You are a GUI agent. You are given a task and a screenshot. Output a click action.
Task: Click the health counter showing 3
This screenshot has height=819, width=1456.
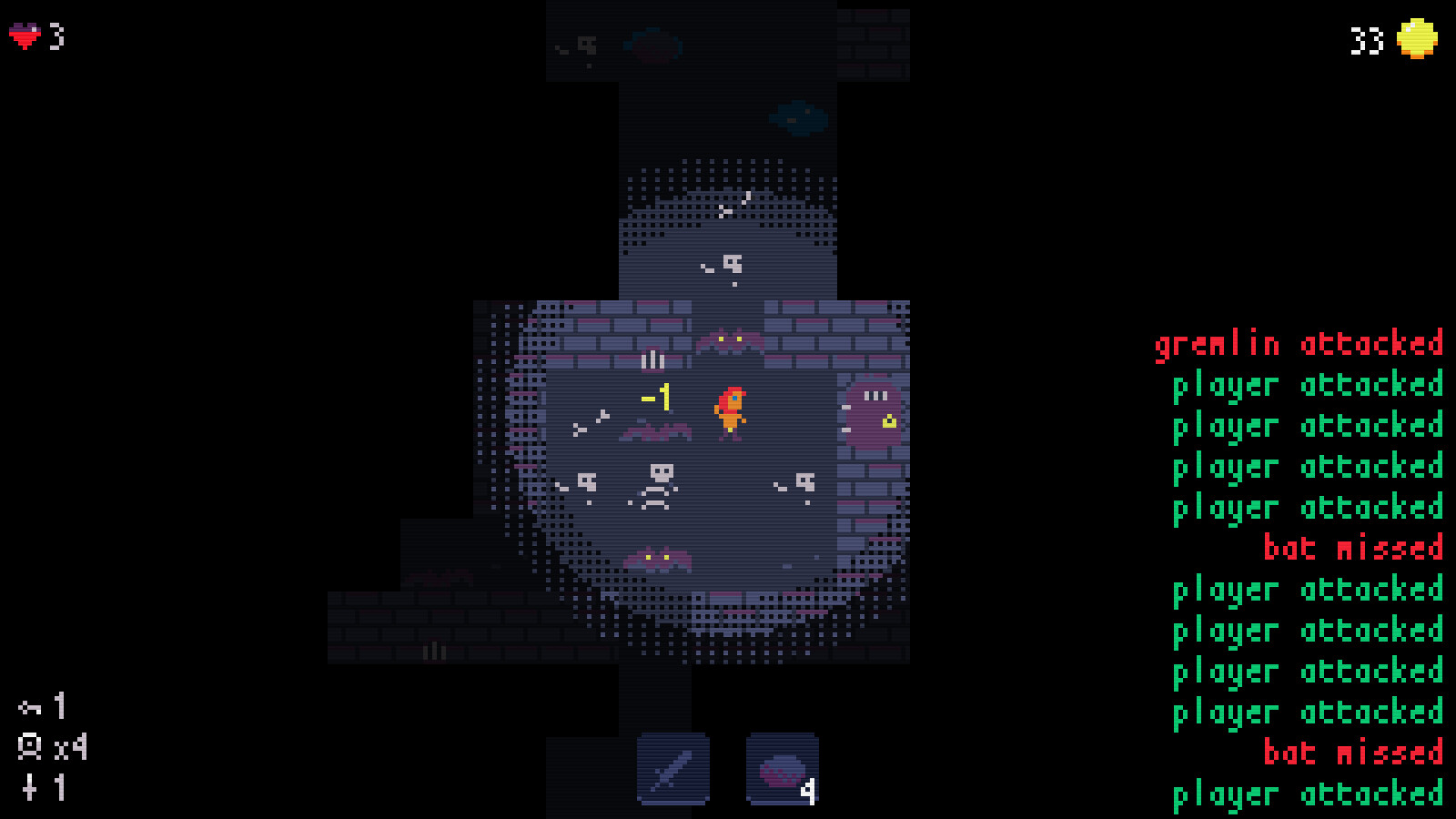click(x=57, y=37)
